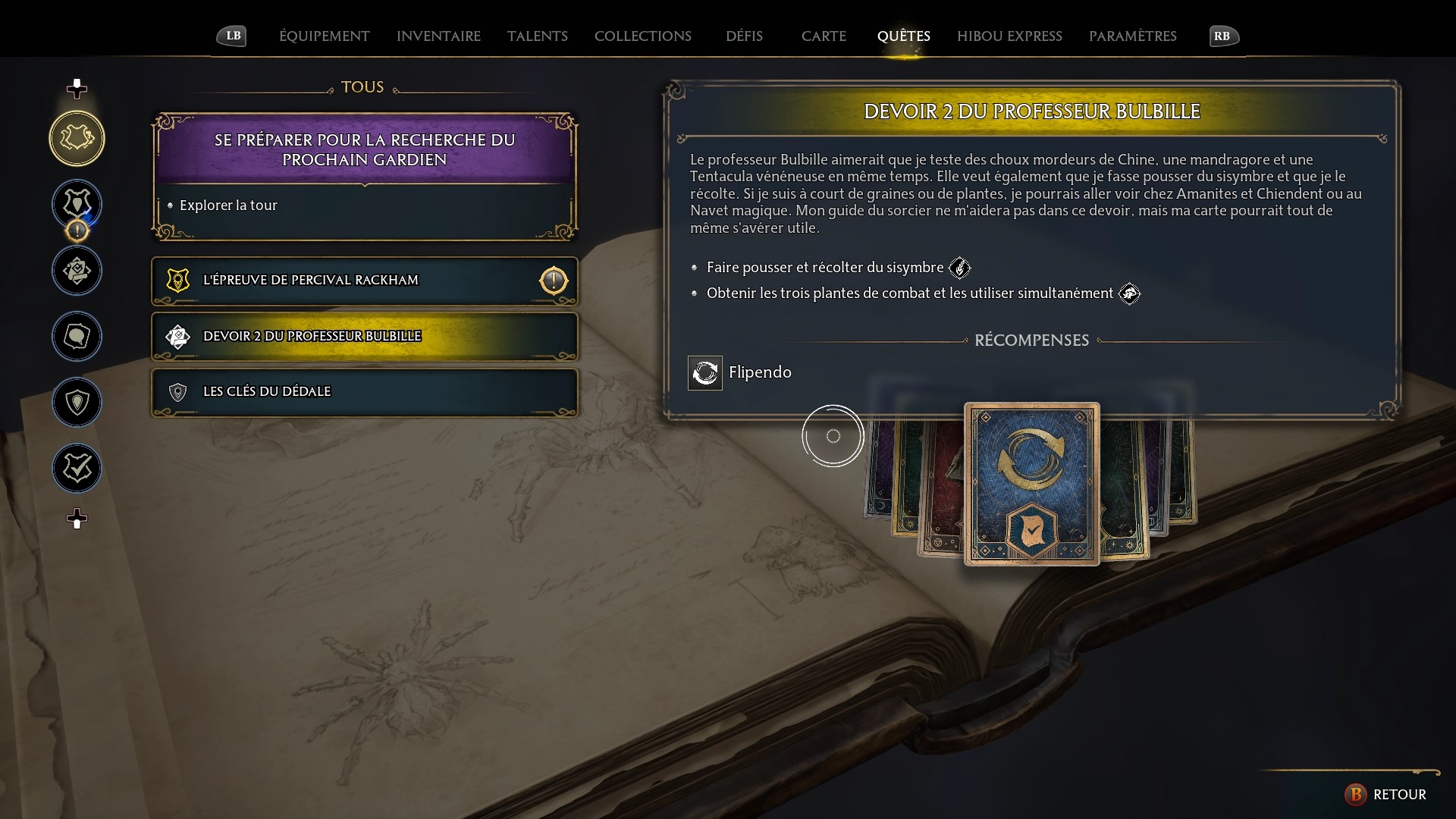The height and width of the screenshot is (819, 1456).
Task: Click the quest badge on L'Épreuve de Percival Rackham
Action: pyautogui.click(x=178, y=280)
